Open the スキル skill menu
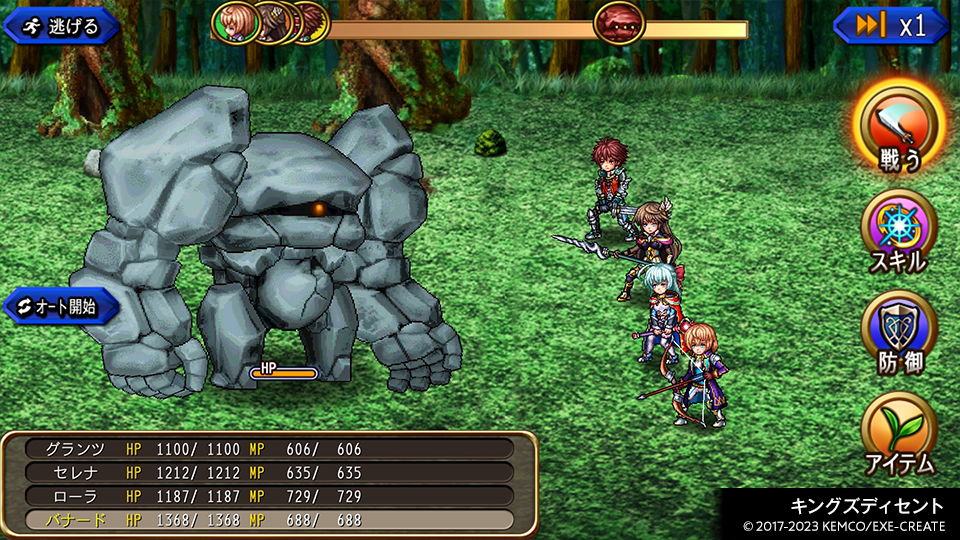This screenshot has height=540, width=960. pos(898,230)
